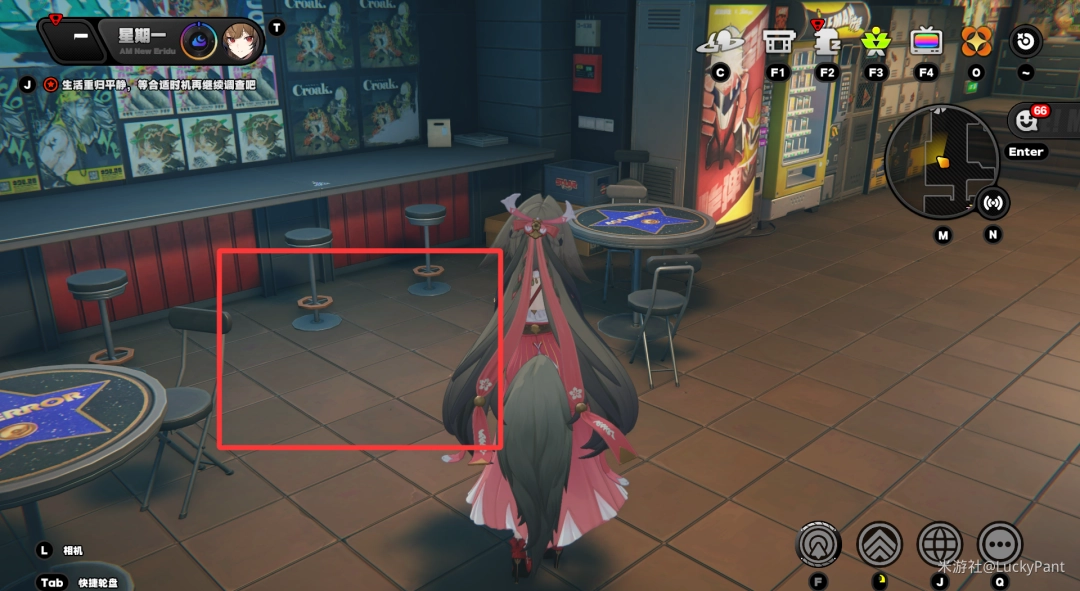Open the chat with 66 unread messages
The image size is (1080, 591).
click(x=1027, y=120)
